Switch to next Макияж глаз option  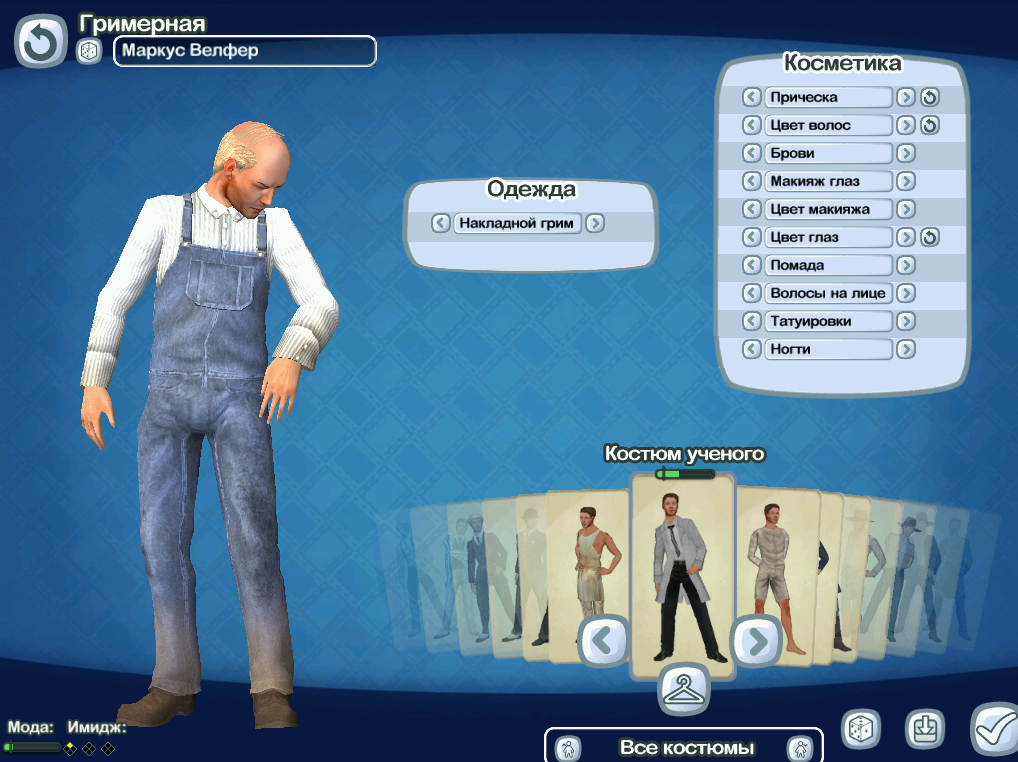(x=905, y=181)
